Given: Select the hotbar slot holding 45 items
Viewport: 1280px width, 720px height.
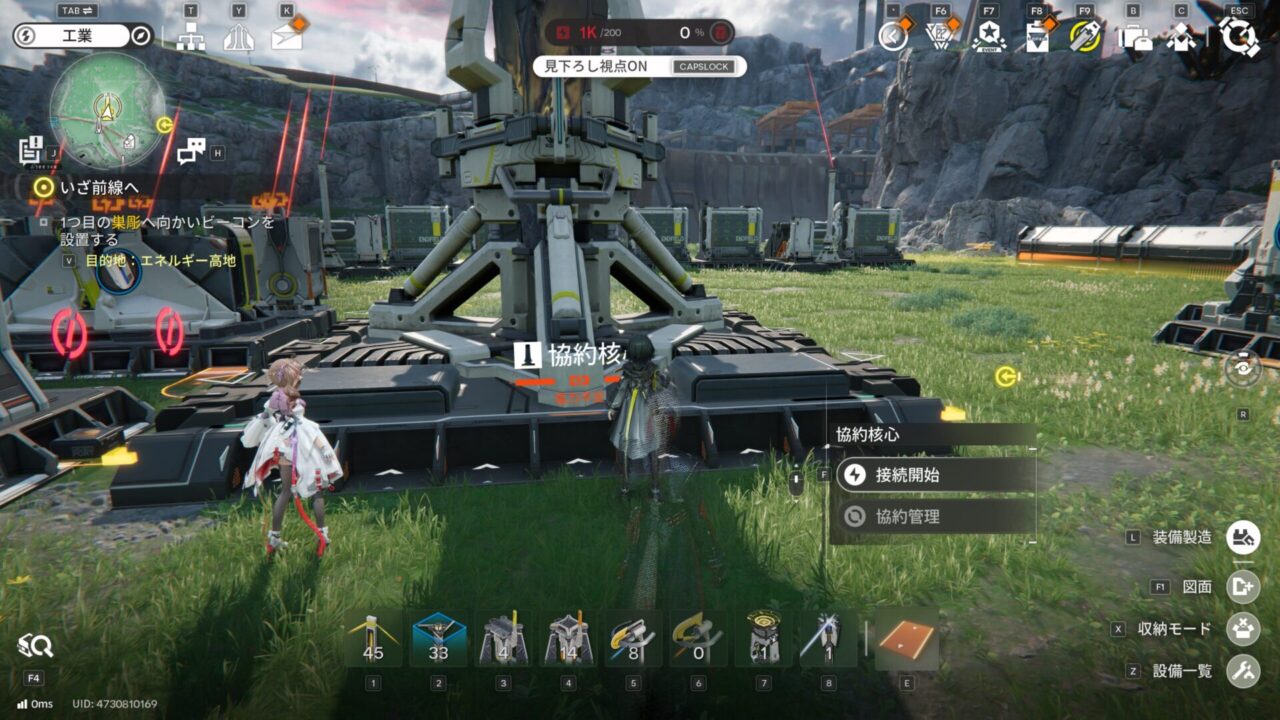Looking at the screenshot, I should (x=373, y=639).
